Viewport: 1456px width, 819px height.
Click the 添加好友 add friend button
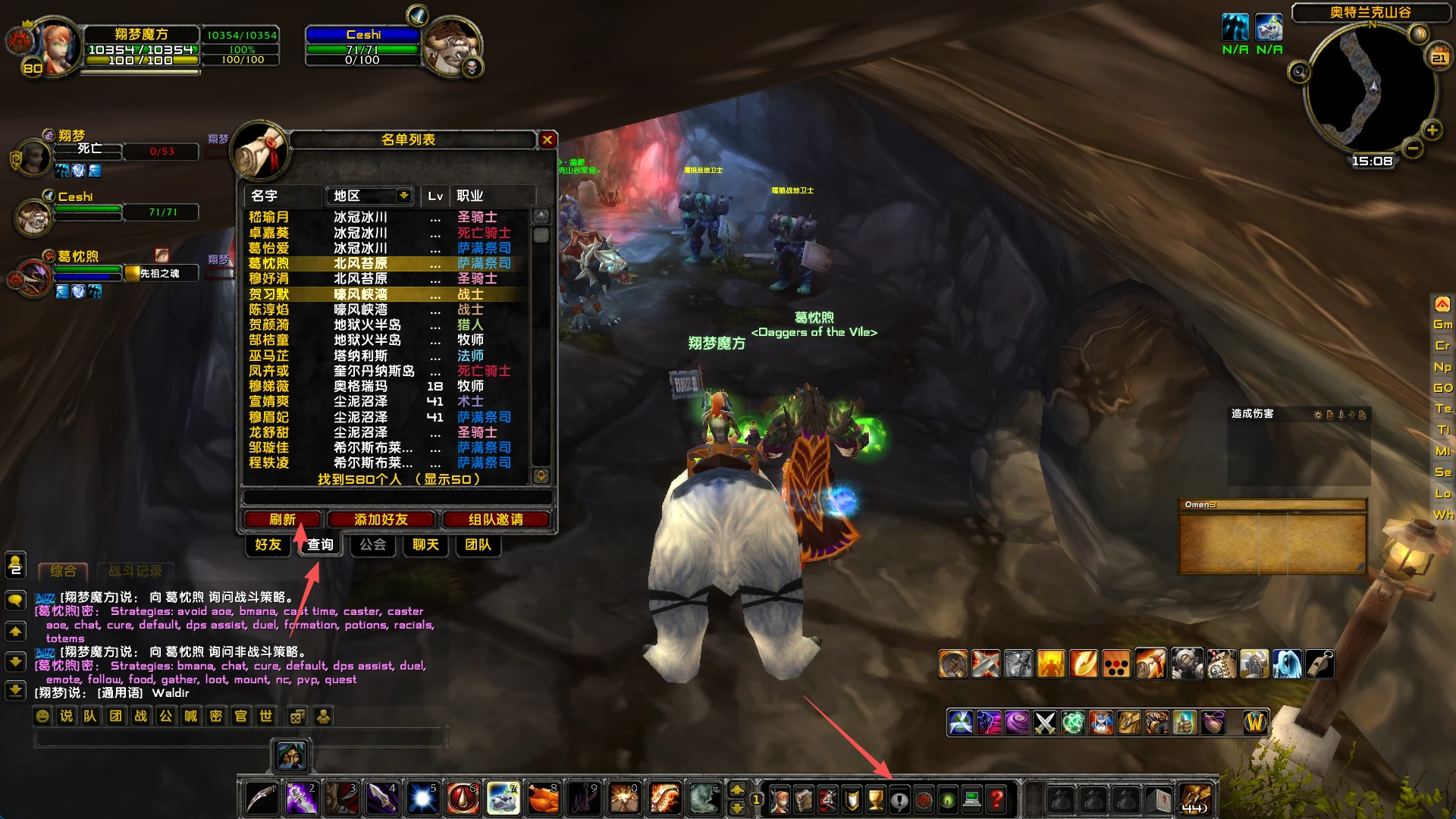pos(381,519)
